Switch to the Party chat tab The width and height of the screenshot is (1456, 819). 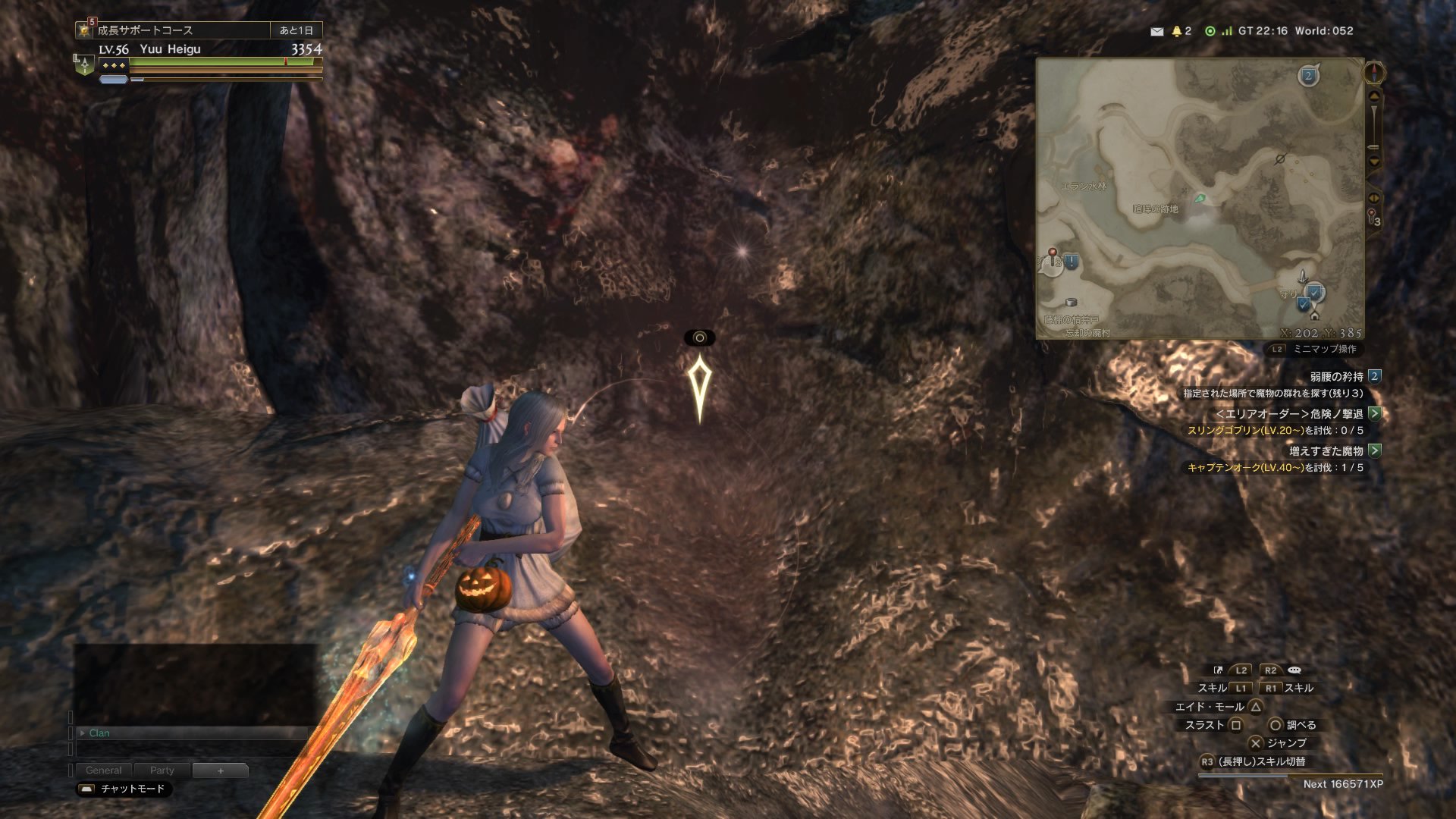[162, 770]
